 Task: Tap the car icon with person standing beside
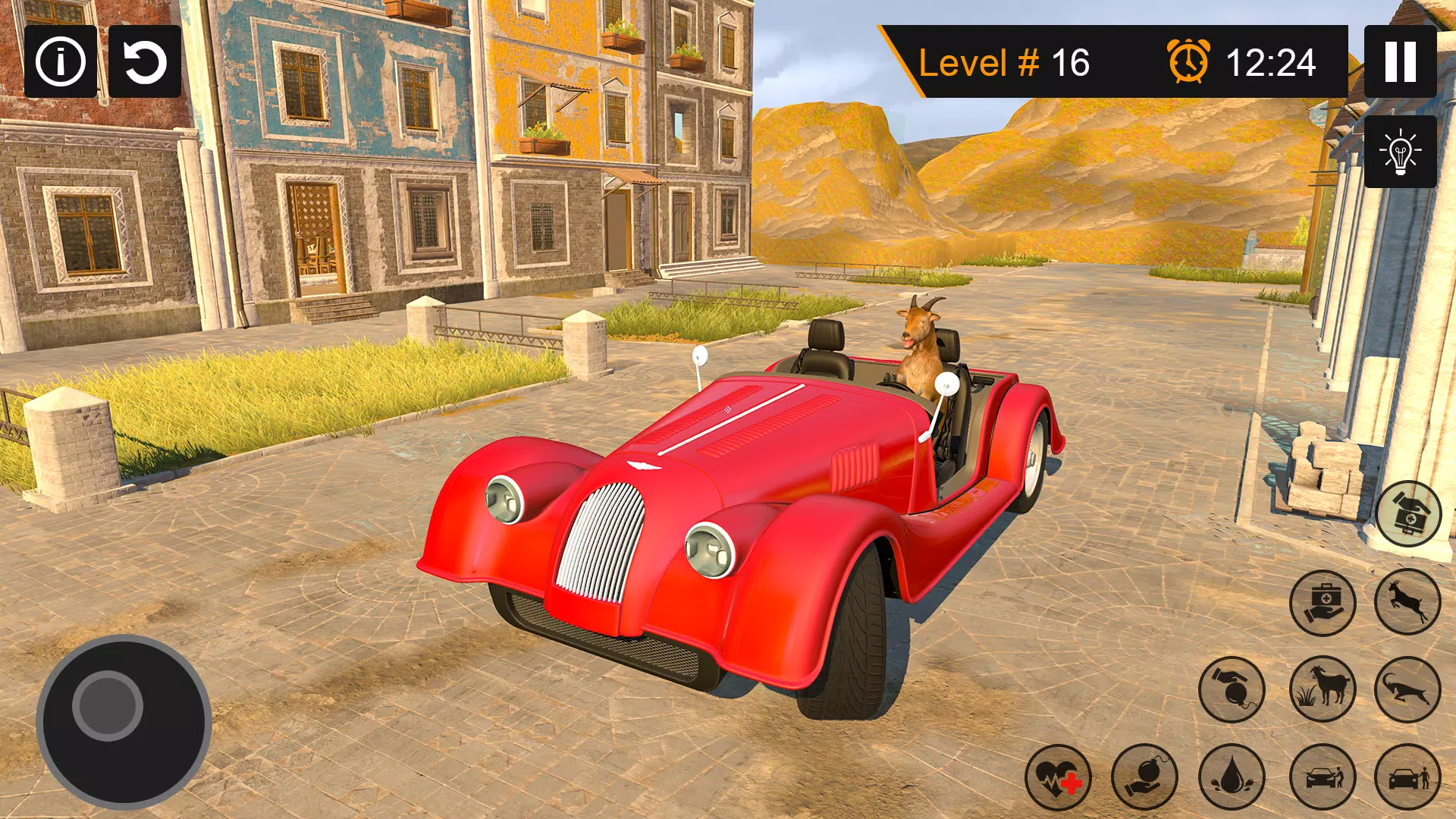[x=1408, y=777]
